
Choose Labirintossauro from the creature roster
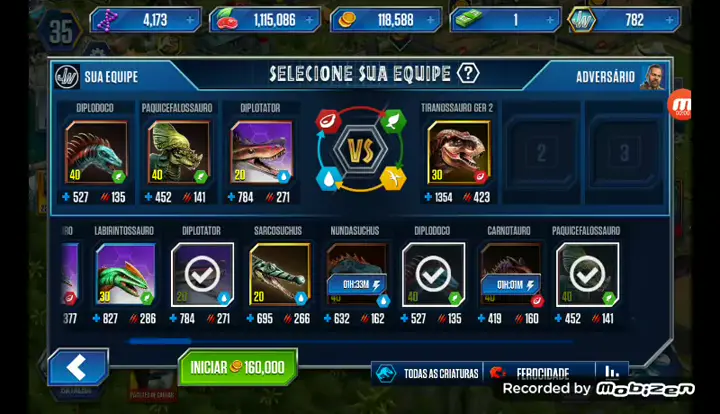(125, 272)
